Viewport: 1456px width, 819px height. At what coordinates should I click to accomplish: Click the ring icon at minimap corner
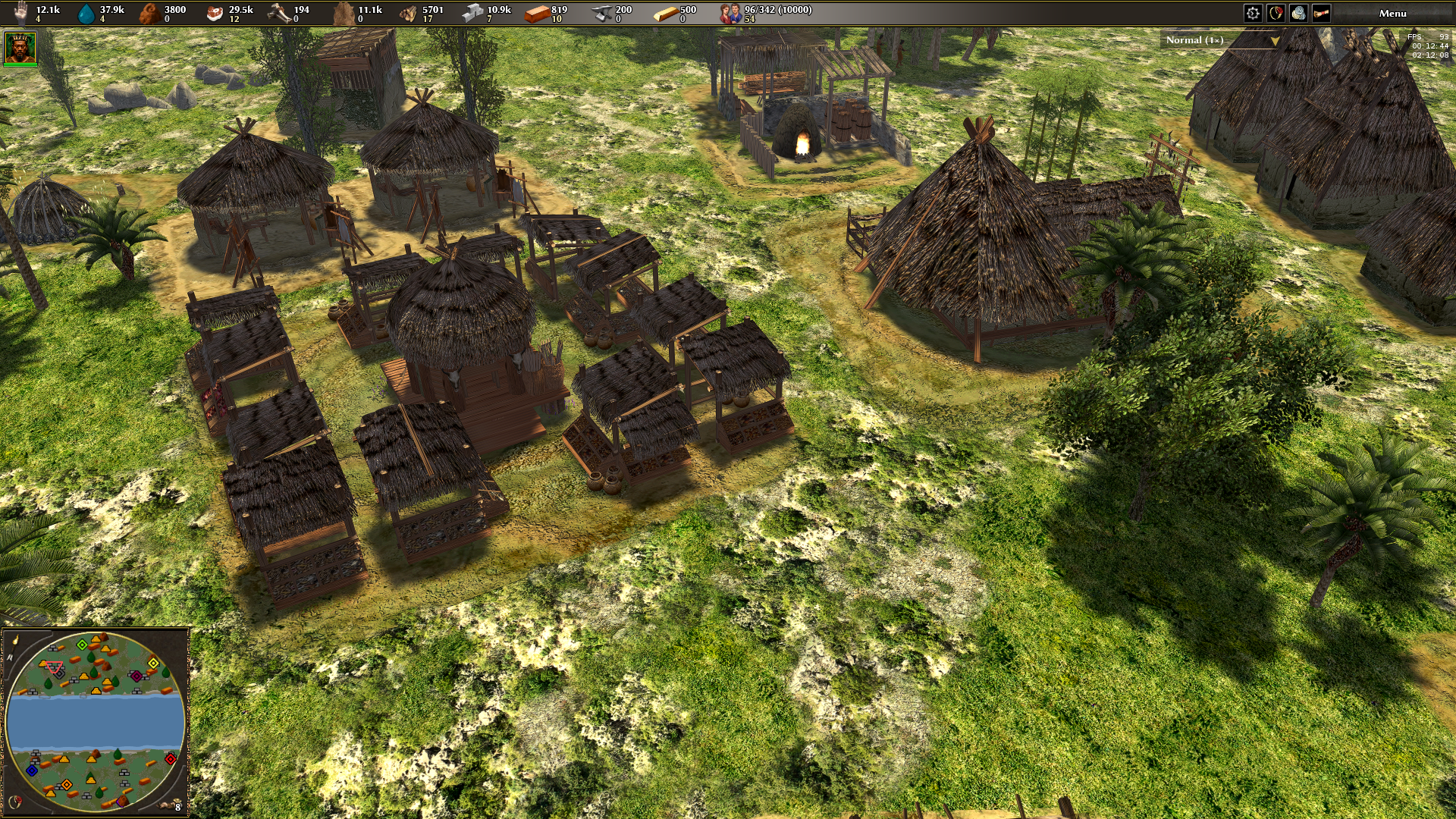[x=14, y=801]
